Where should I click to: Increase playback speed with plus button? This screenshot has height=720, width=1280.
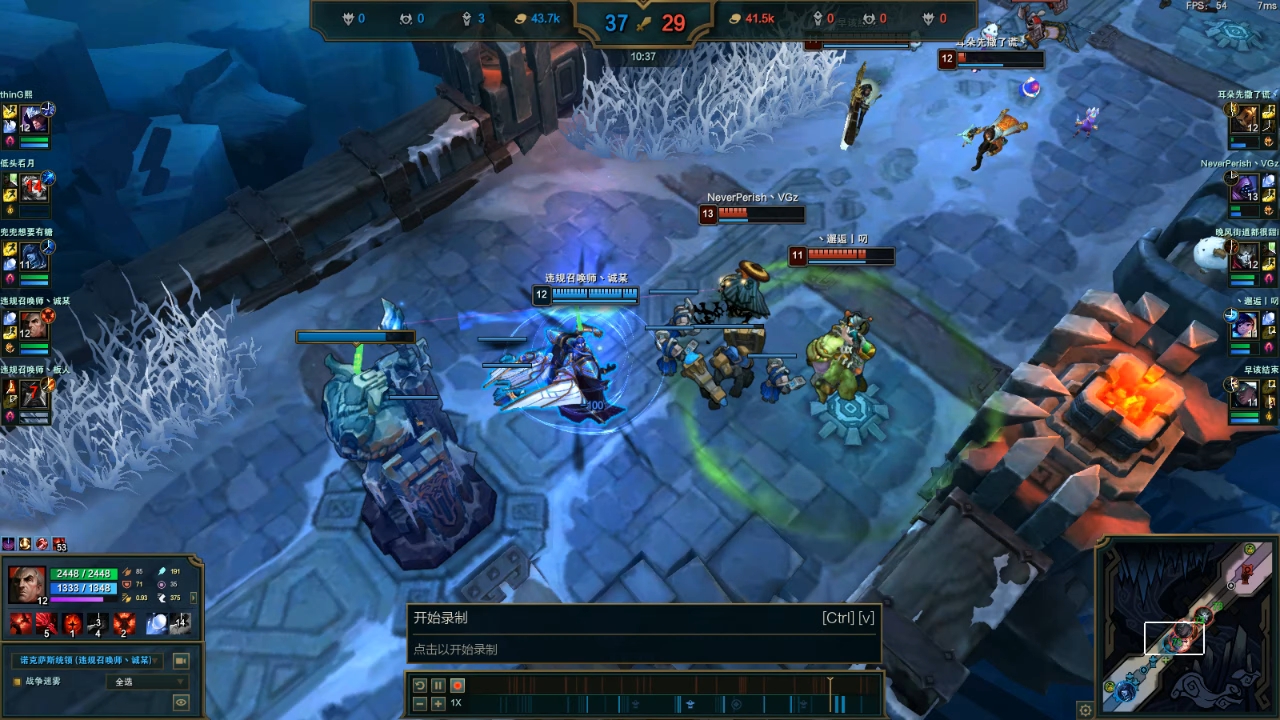438,703
